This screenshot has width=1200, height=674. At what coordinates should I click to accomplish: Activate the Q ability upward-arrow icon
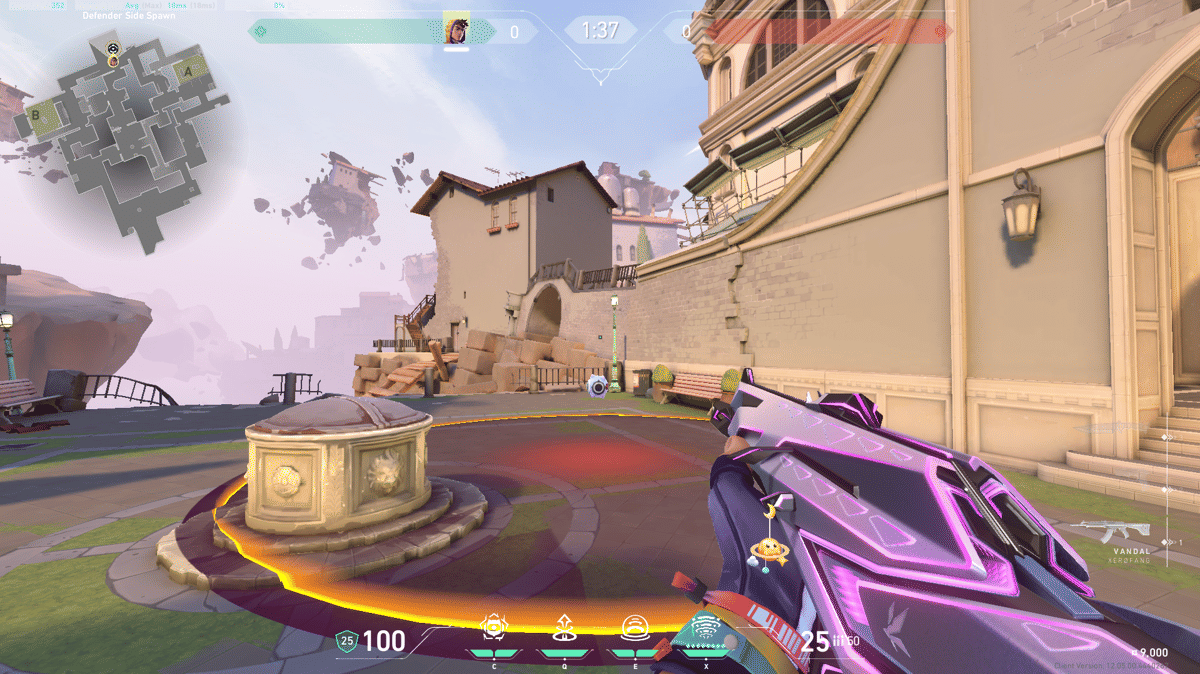pyautogui.click(x=563, y=628)
